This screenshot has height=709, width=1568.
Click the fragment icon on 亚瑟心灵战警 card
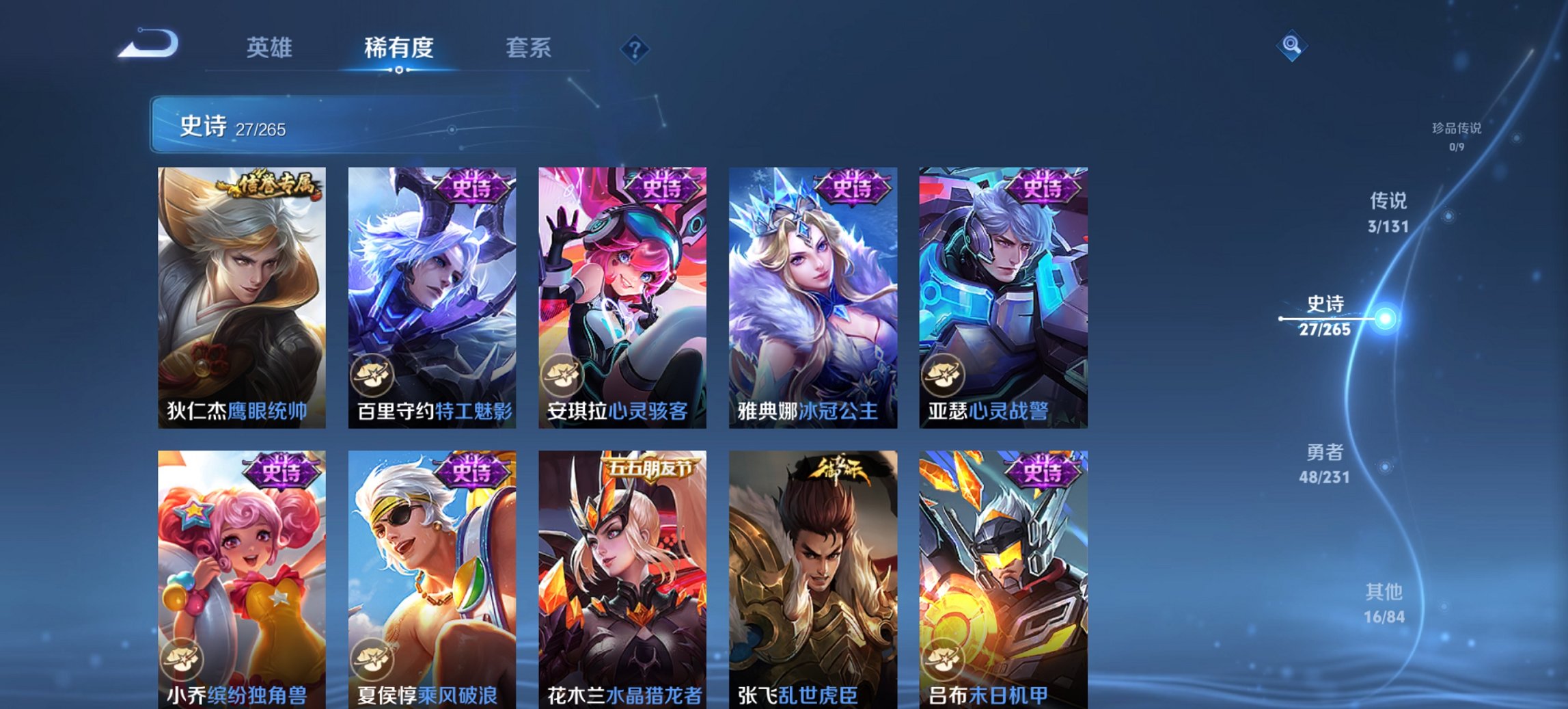944,375
